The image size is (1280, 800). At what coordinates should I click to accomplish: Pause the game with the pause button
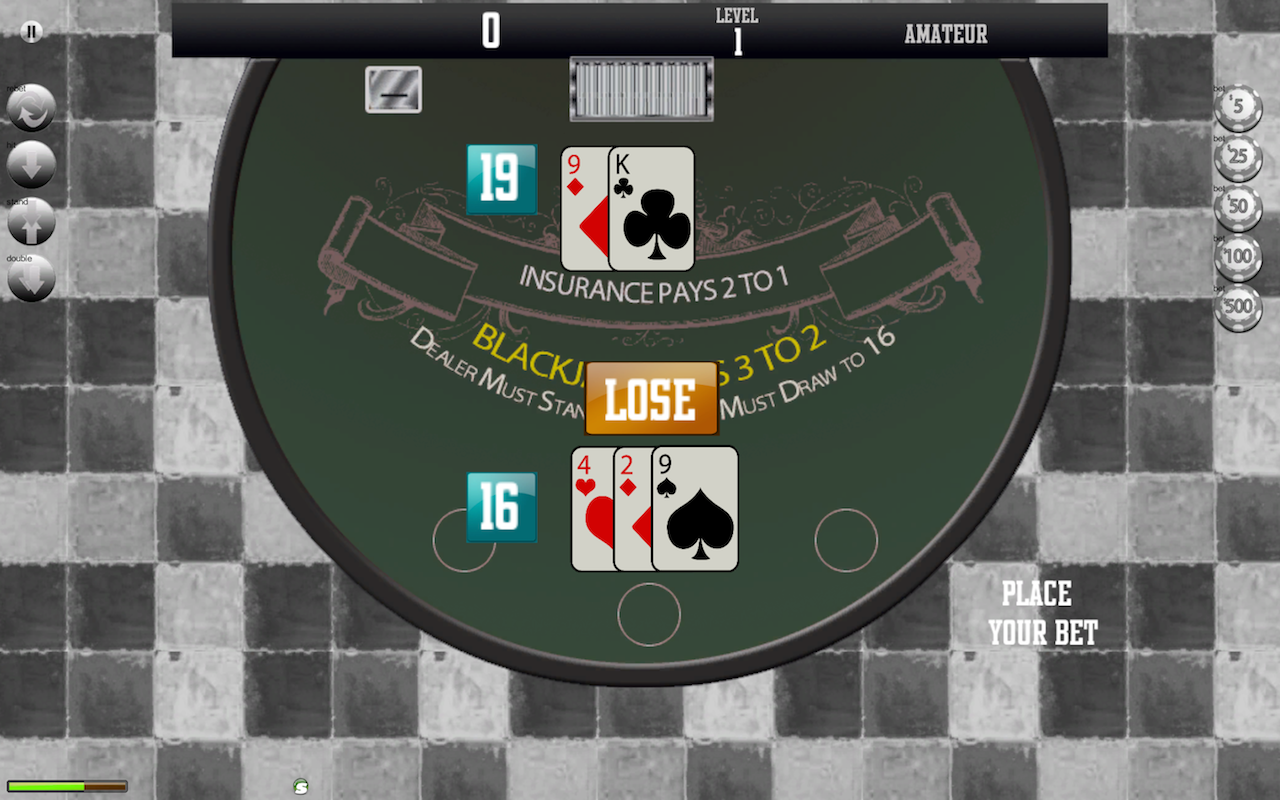tap(32, 32)
